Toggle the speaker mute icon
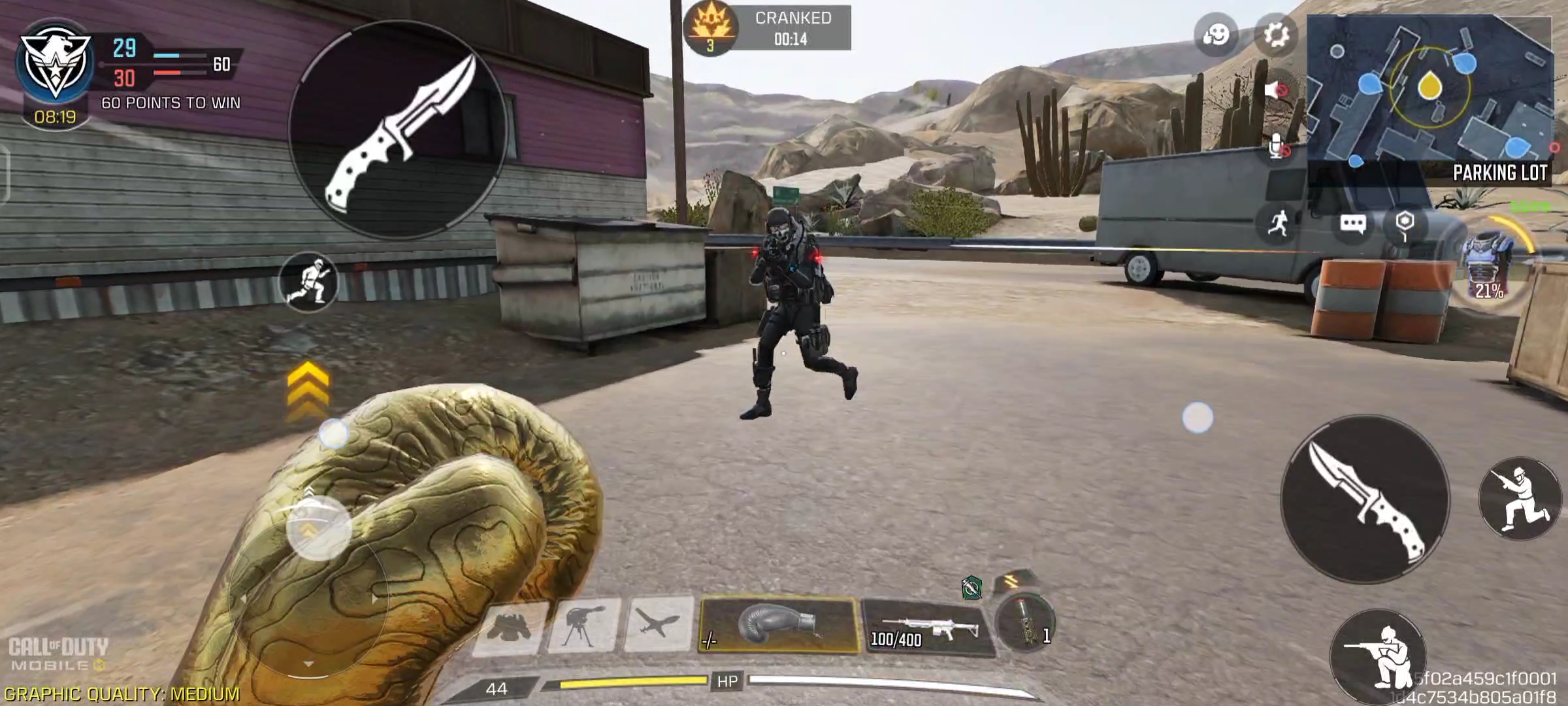Screen dimensions: 1568x706 click(1275, 90)
